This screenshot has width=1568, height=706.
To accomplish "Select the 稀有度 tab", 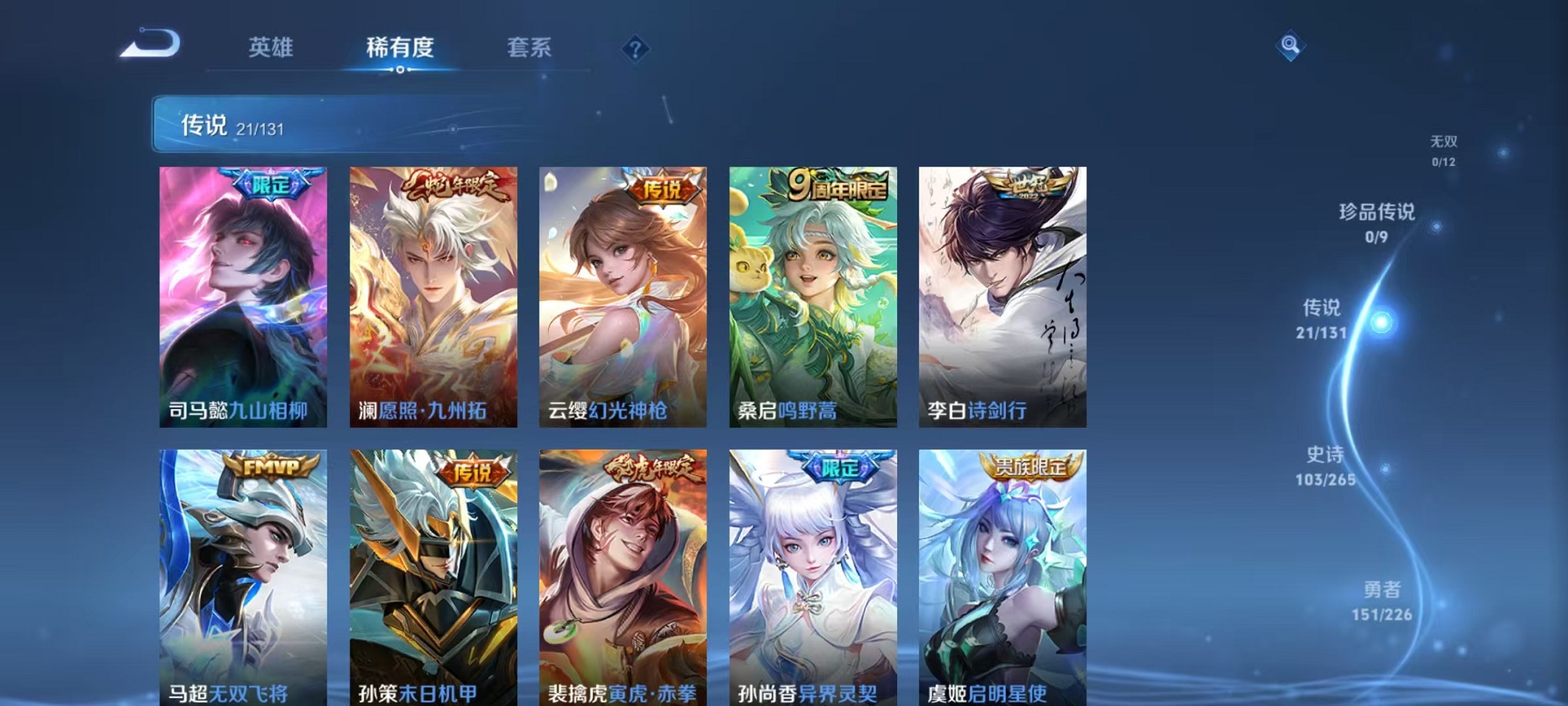I will click(x=399, y=47).
